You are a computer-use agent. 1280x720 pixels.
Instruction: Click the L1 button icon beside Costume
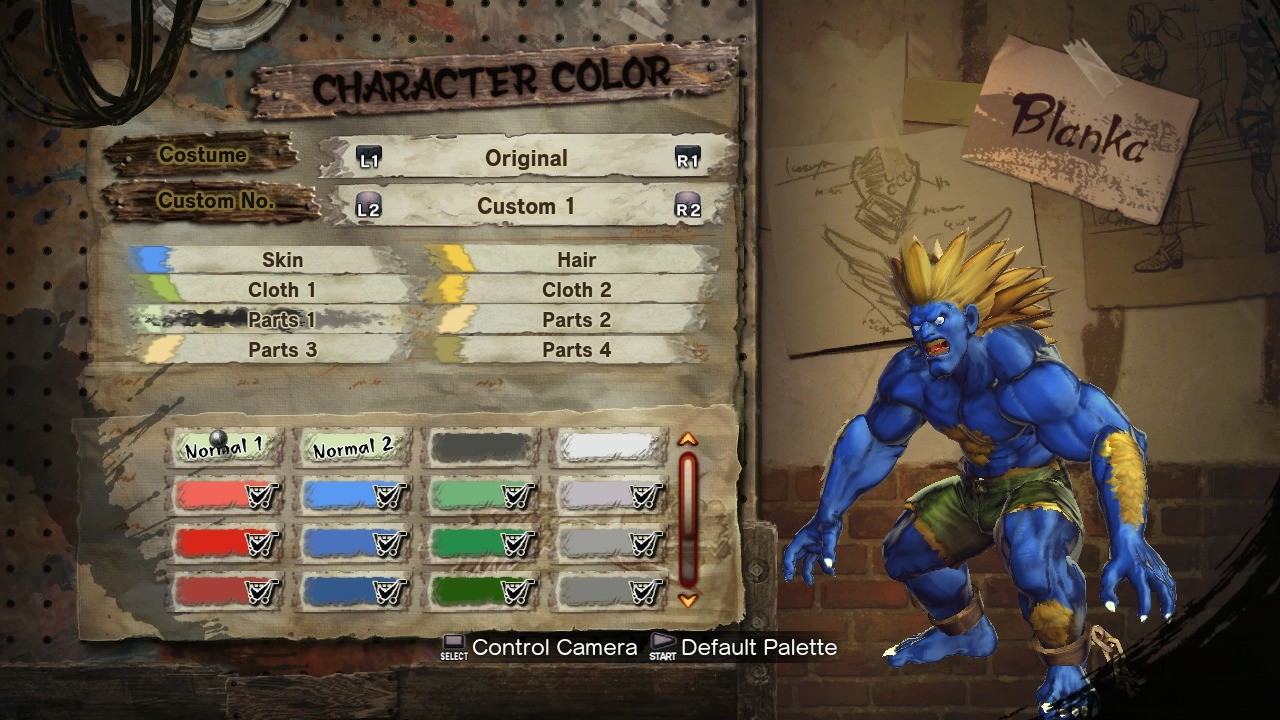coord(370,158)
